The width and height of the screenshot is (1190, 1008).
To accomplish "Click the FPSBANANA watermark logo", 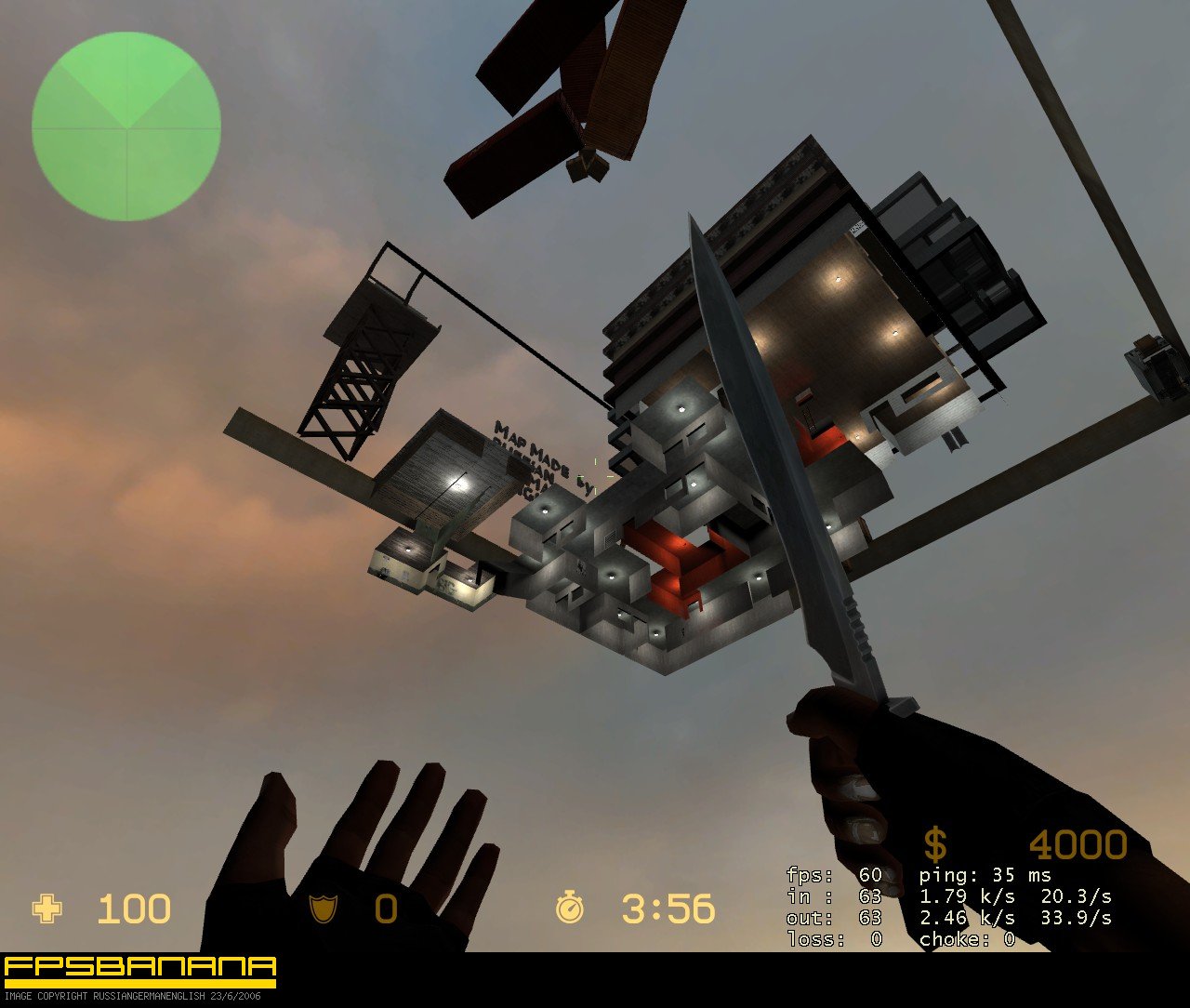I will (139, 964).
